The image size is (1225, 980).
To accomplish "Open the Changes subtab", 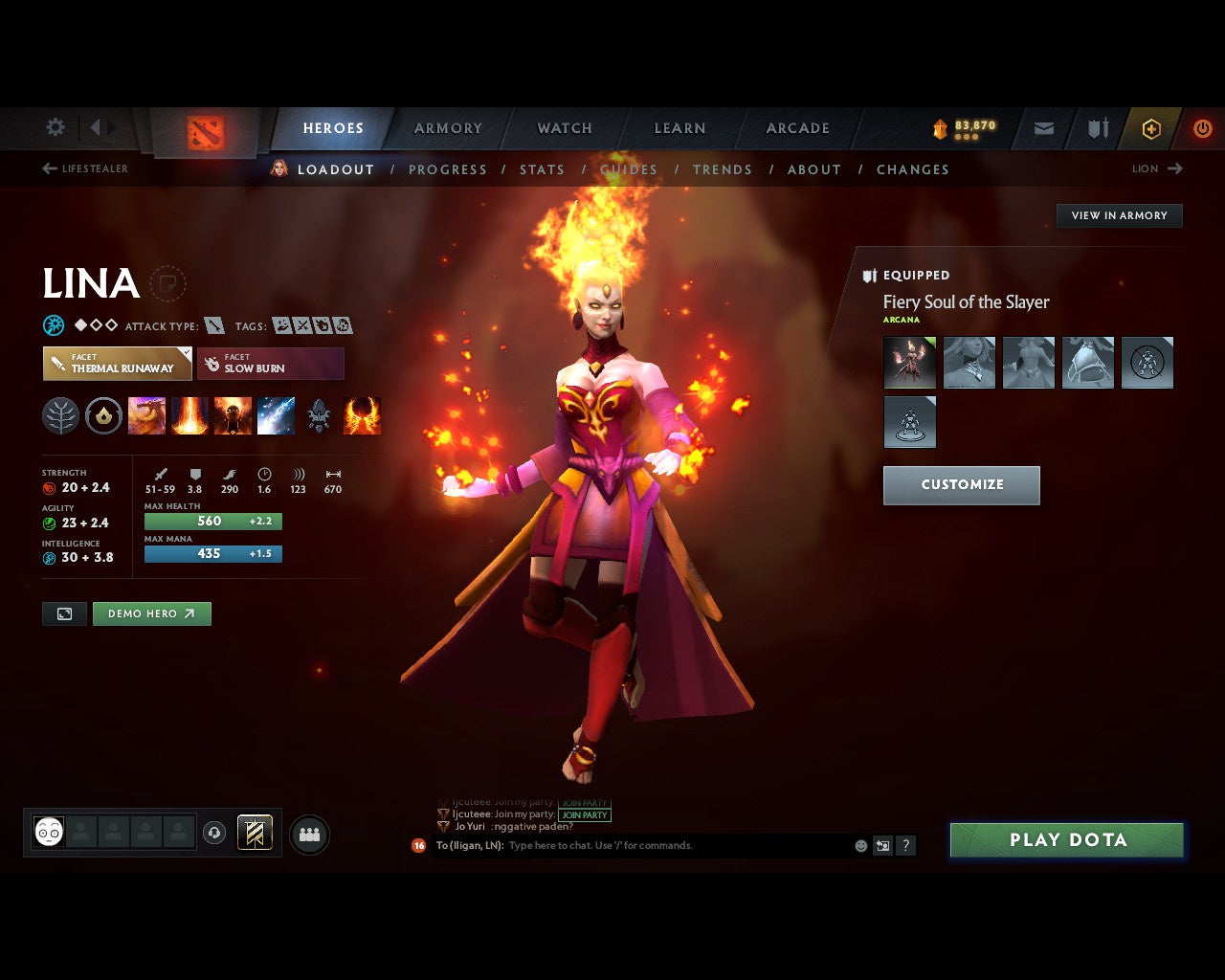I will [x=913, y=169].
